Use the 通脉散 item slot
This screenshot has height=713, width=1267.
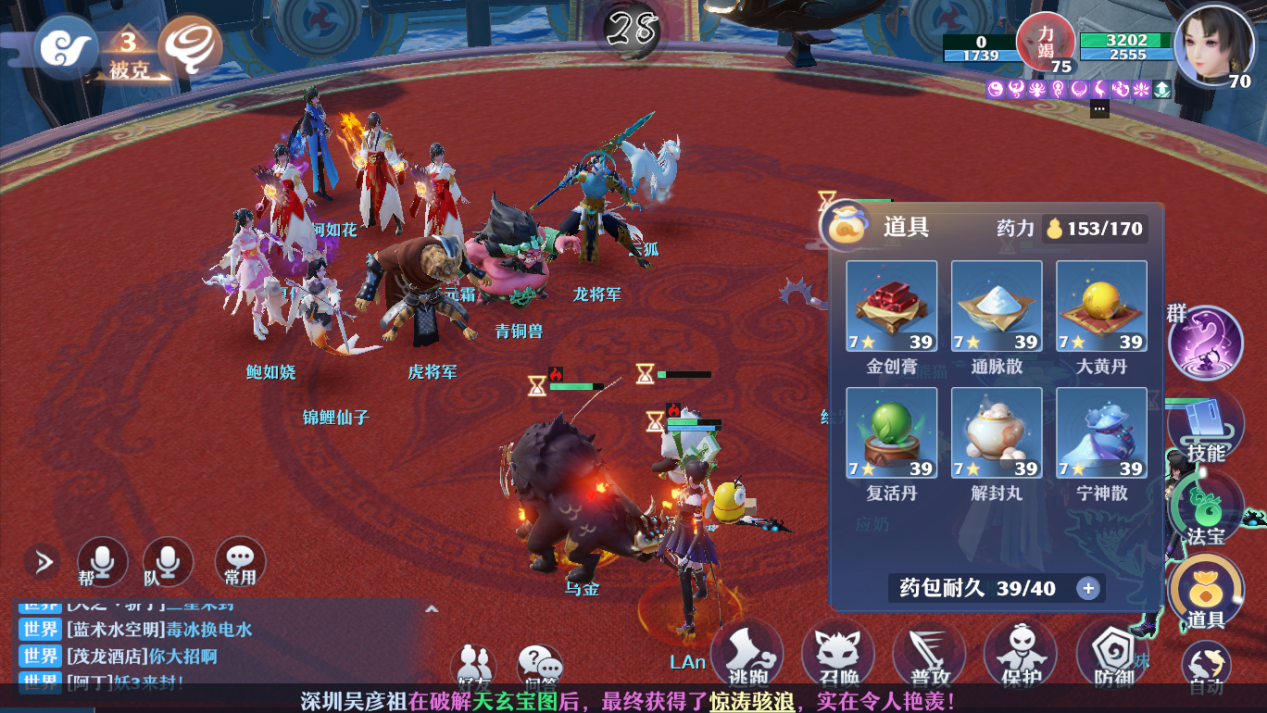pyautogui.click(x=996, y=307)
